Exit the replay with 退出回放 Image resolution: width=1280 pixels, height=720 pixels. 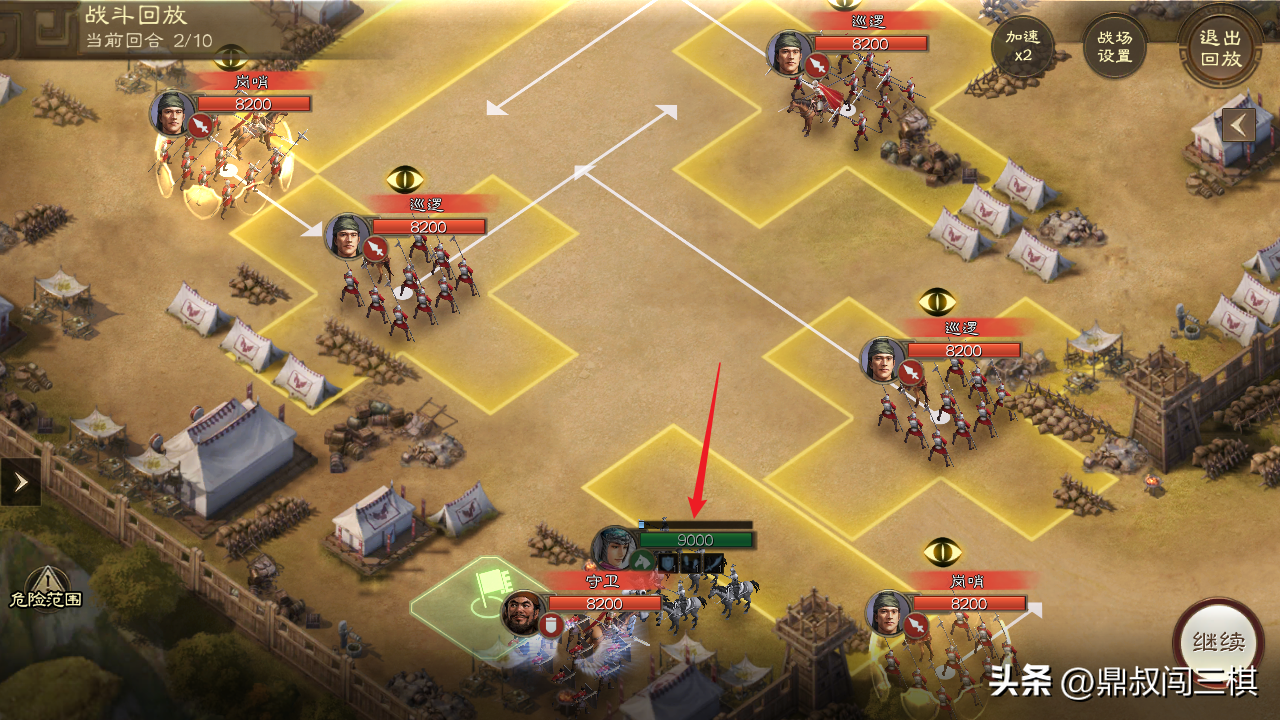[x=1220, y=47]
